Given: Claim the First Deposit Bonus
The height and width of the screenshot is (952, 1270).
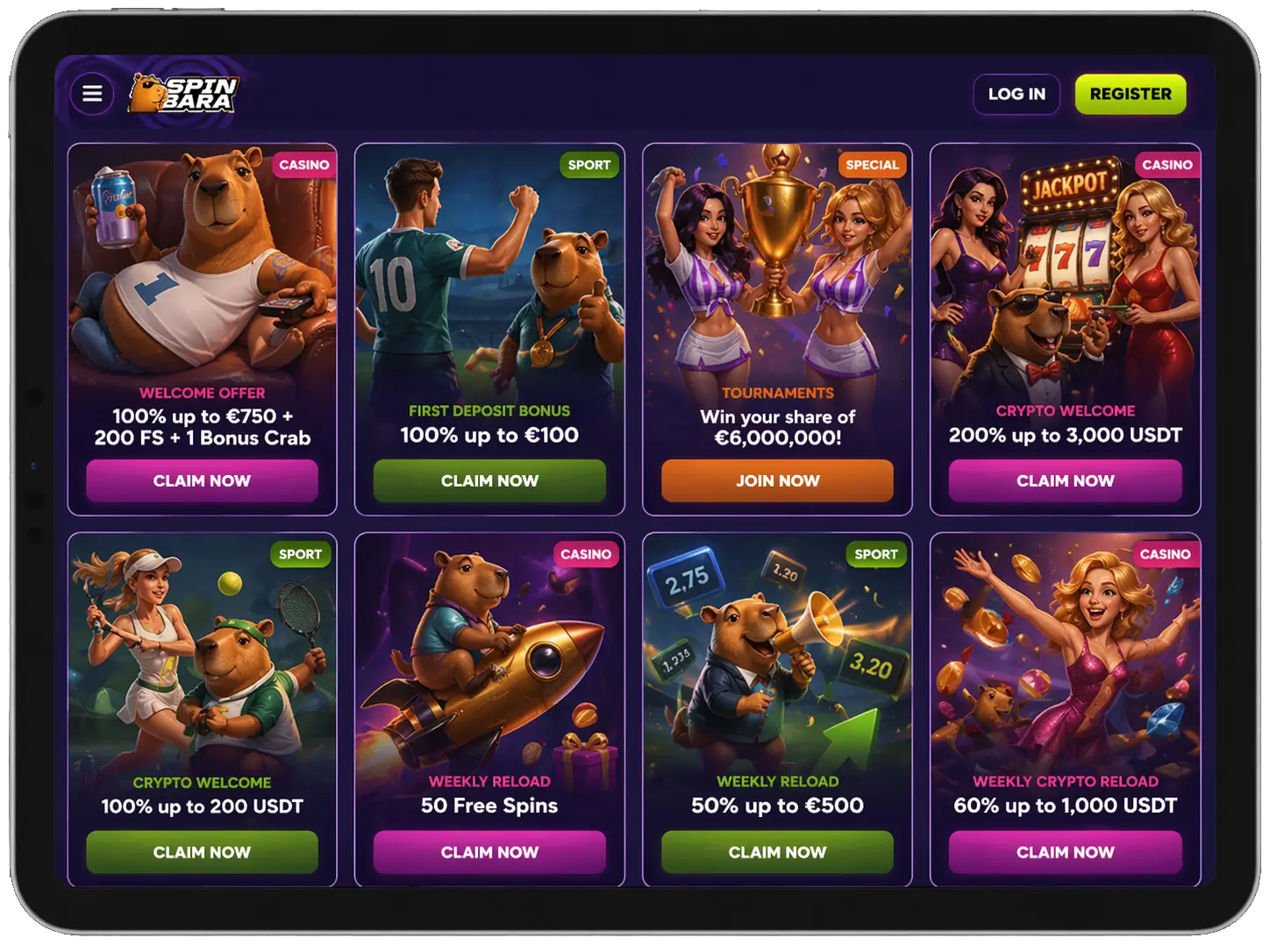Looking at the screenshot, I should (x=489, y=480).
